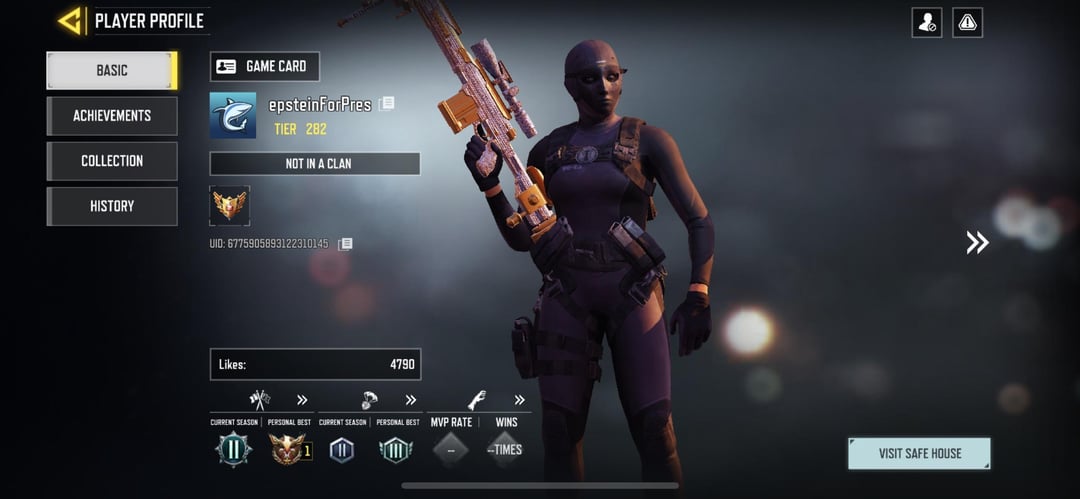The image size is (1080, 499).
Task: Select the Basic tab
Action: 112,70
